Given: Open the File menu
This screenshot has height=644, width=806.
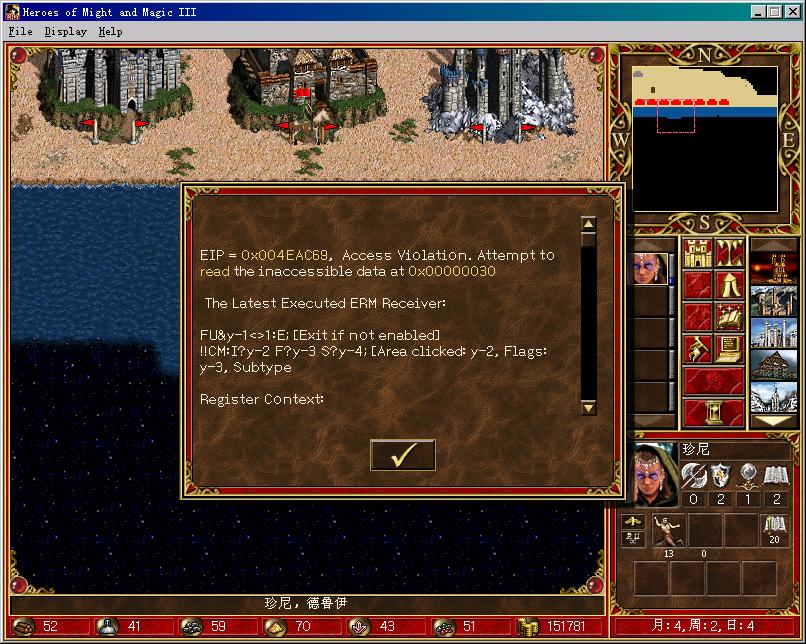Looking at the screenshot, I should (x=20, y=31).
